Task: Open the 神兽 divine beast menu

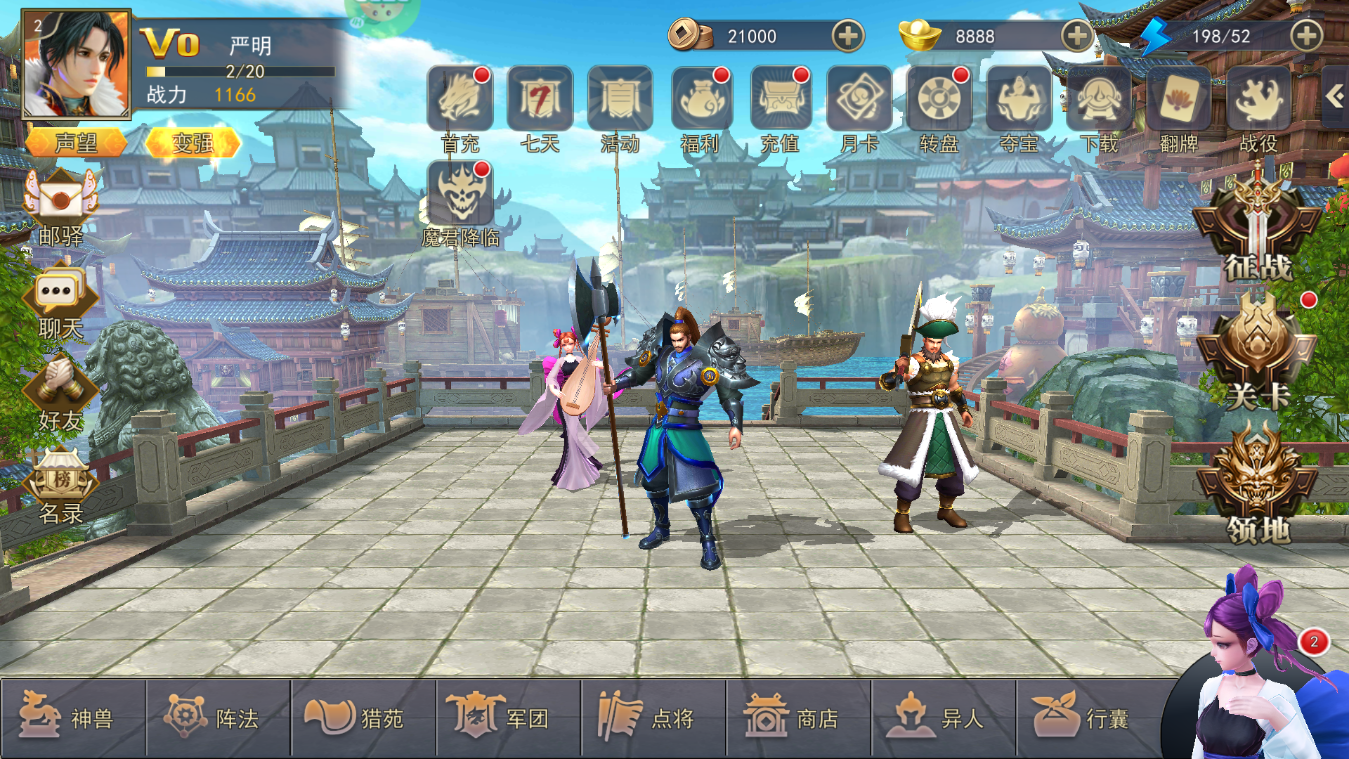Action: point(72,718)
